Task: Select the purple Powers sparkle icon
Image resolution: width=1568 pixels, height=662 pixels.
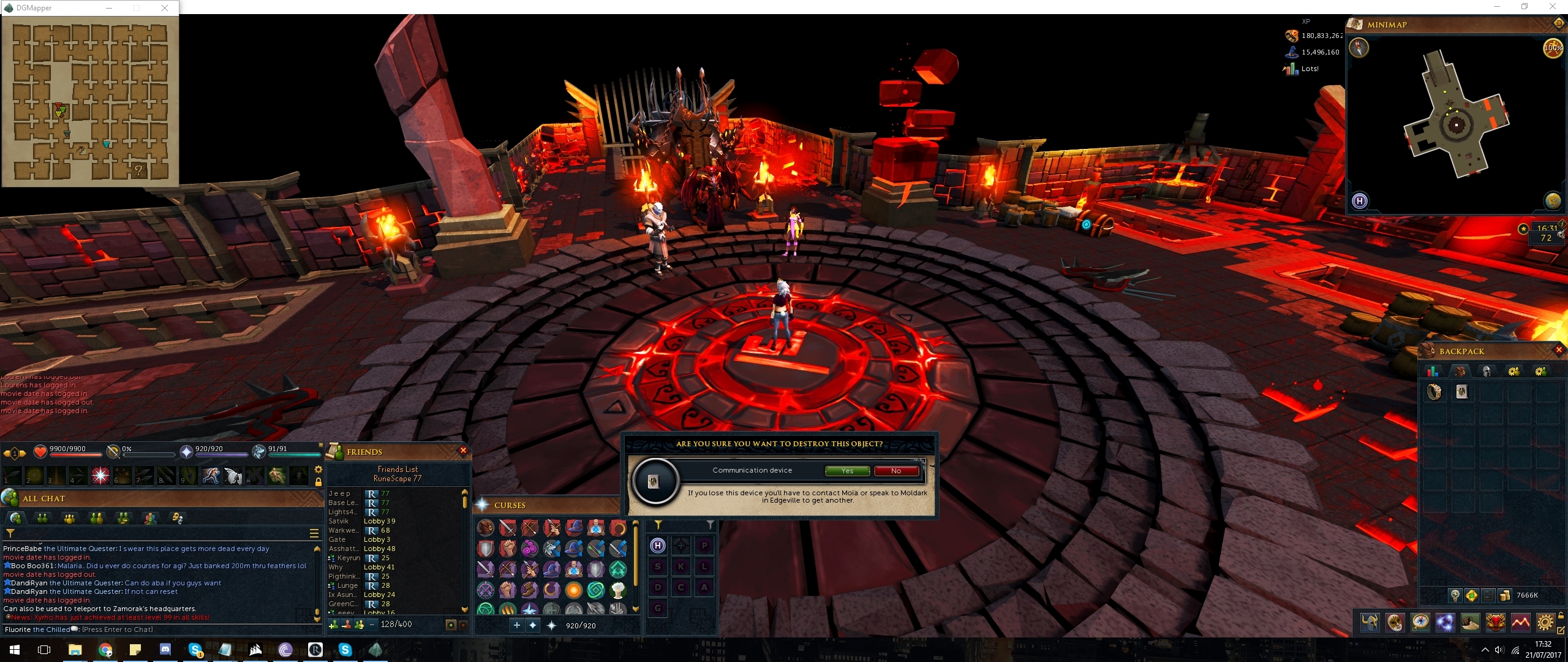Action: pyautogui.click(x=1446, y=623)
